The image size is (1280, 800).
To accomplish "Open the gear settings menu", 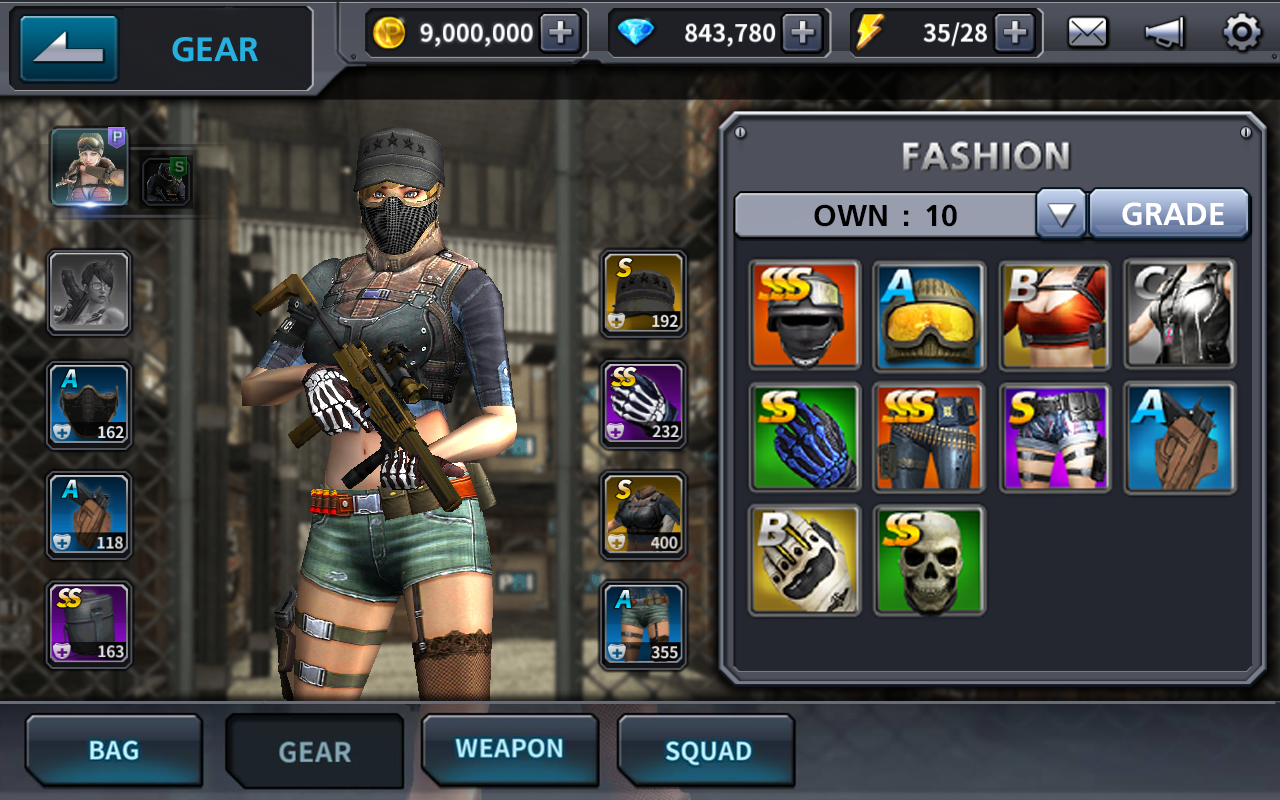I will click(1242, 33).
